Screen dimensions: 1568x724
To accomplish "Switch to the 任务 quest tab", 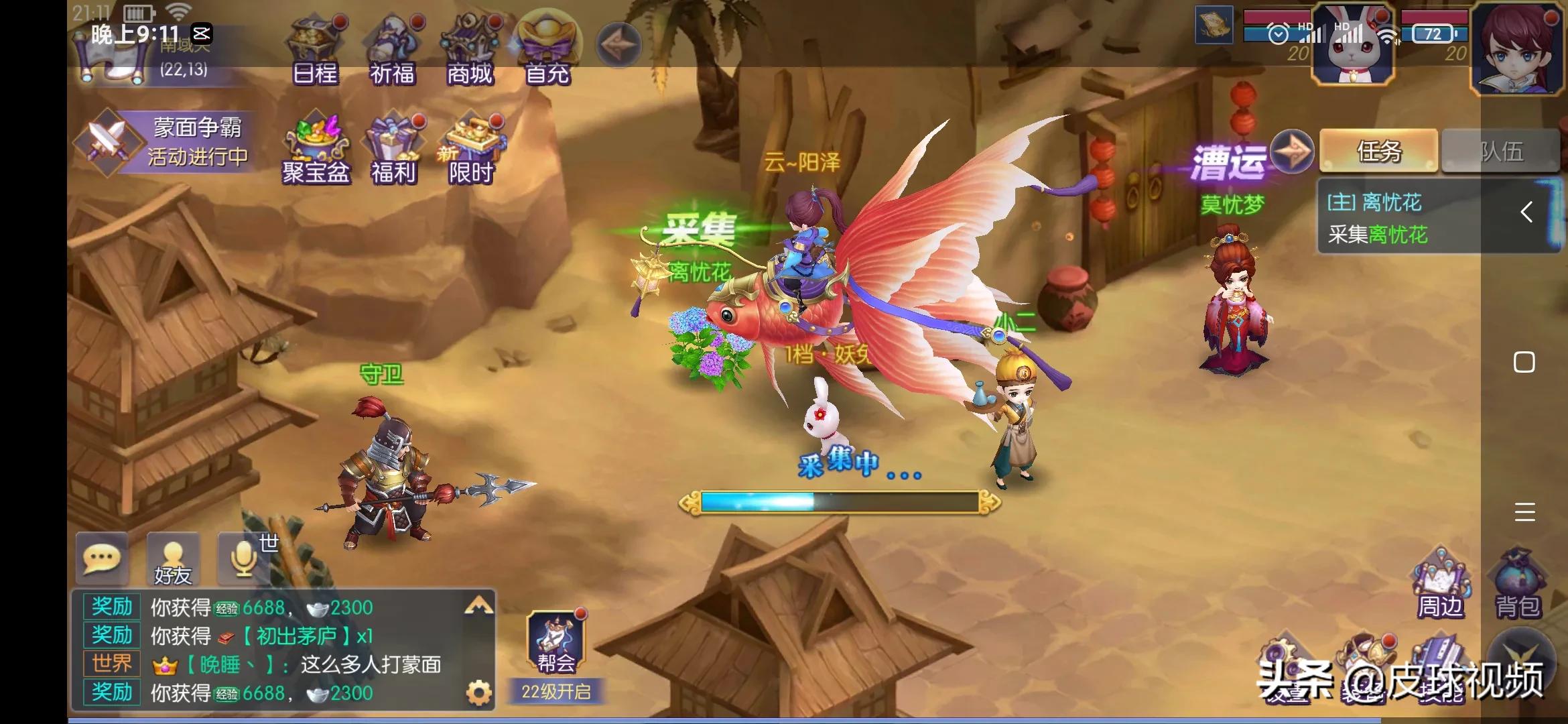I will tap(1378, 152).
